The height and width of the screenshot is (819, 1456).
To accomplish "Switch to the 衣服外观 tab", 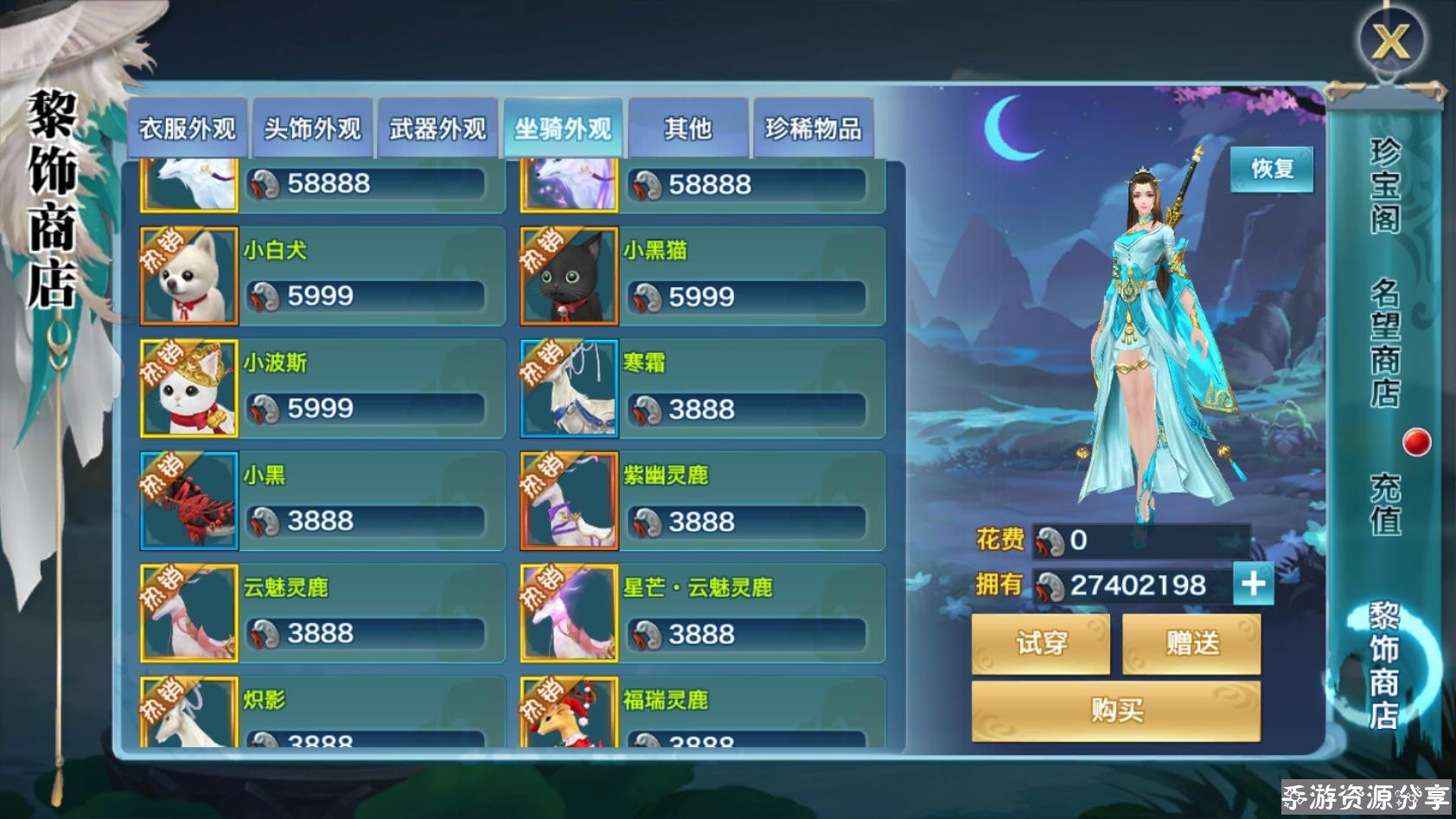I will 188,129.
